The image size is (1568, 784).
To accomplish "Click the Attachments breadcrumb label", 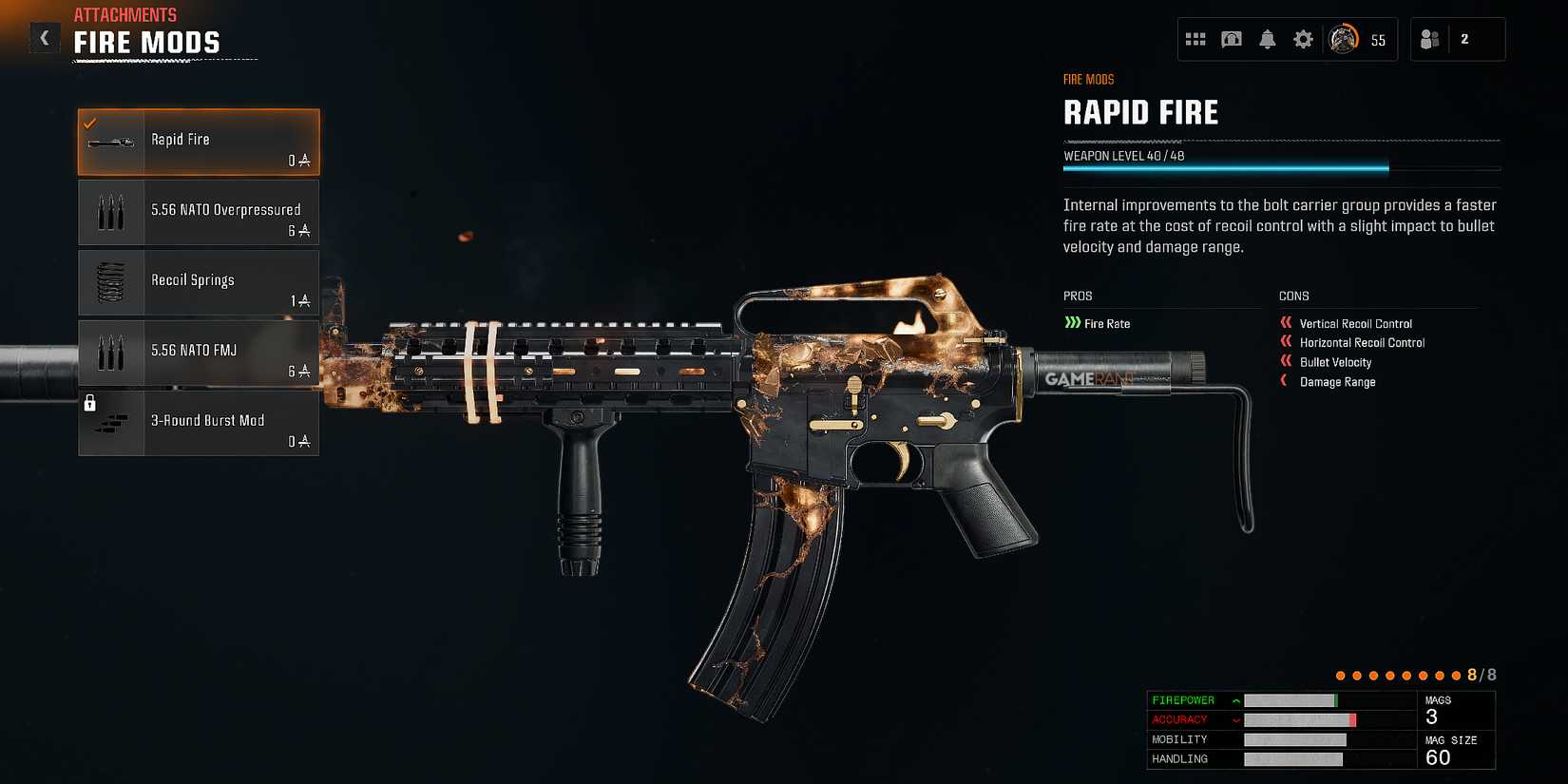I will point(124,14).
